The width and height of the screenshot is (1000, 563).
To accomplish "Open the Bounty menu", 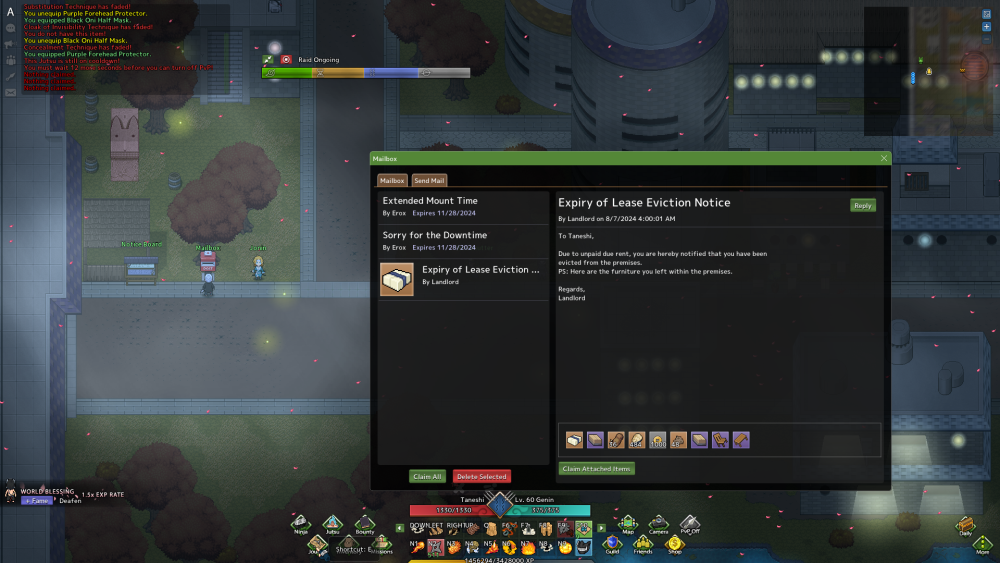I will point(364,524).
